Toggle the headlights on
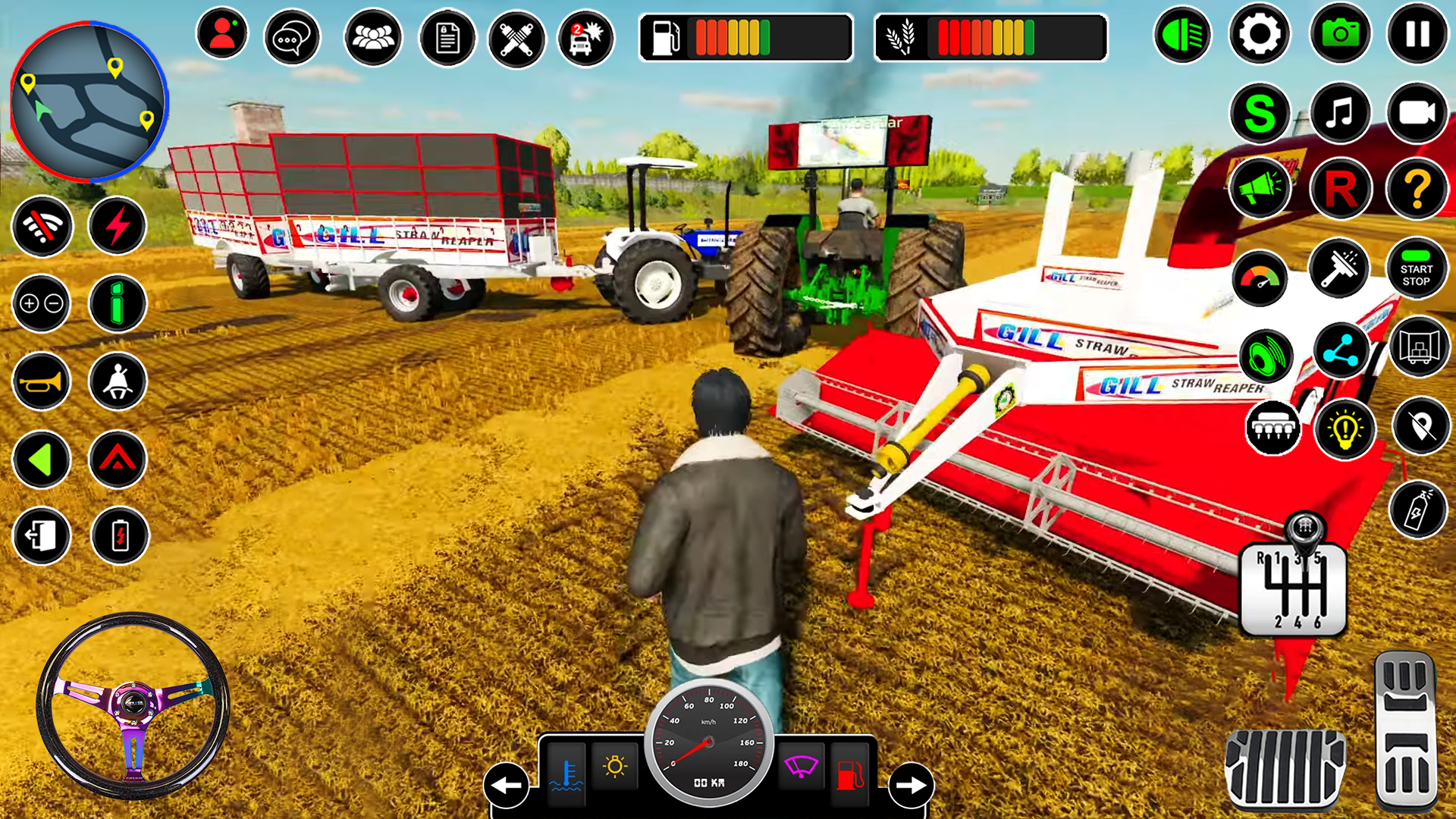This screenshot has width=1456, height=819. click(1182, 35)
